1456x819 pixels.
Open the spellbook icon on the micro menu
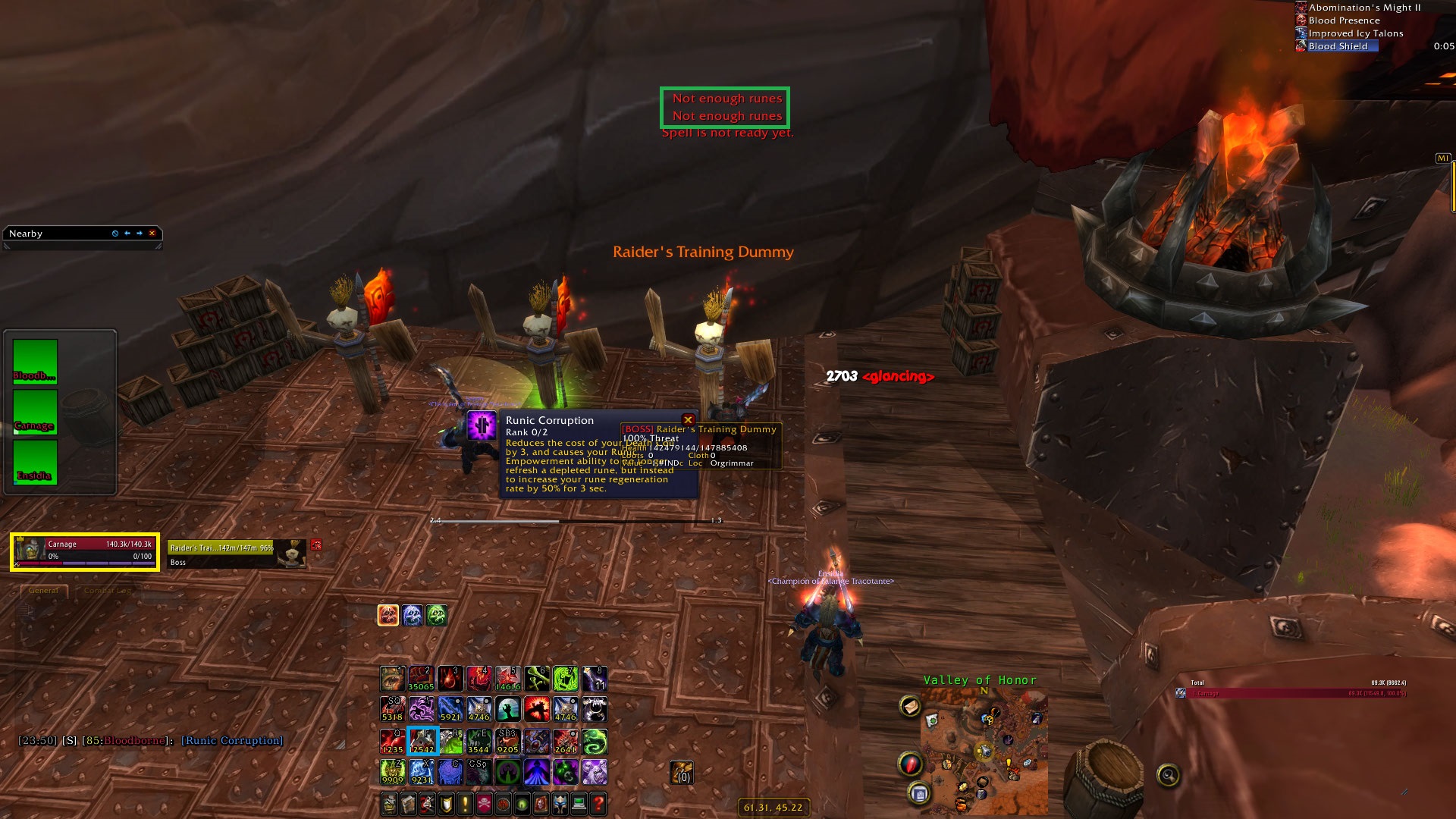[x=408, y=802]
